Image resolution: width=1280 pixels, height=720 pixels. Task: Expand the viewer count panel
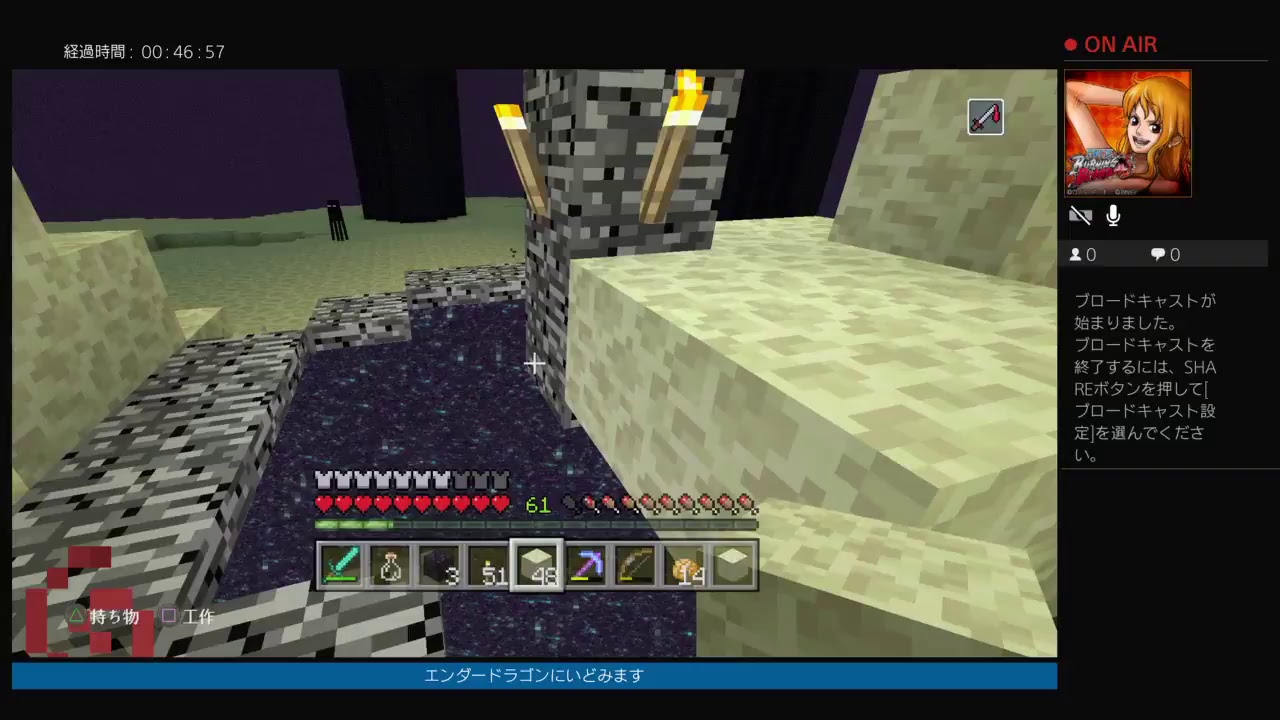pos(1083,254)
